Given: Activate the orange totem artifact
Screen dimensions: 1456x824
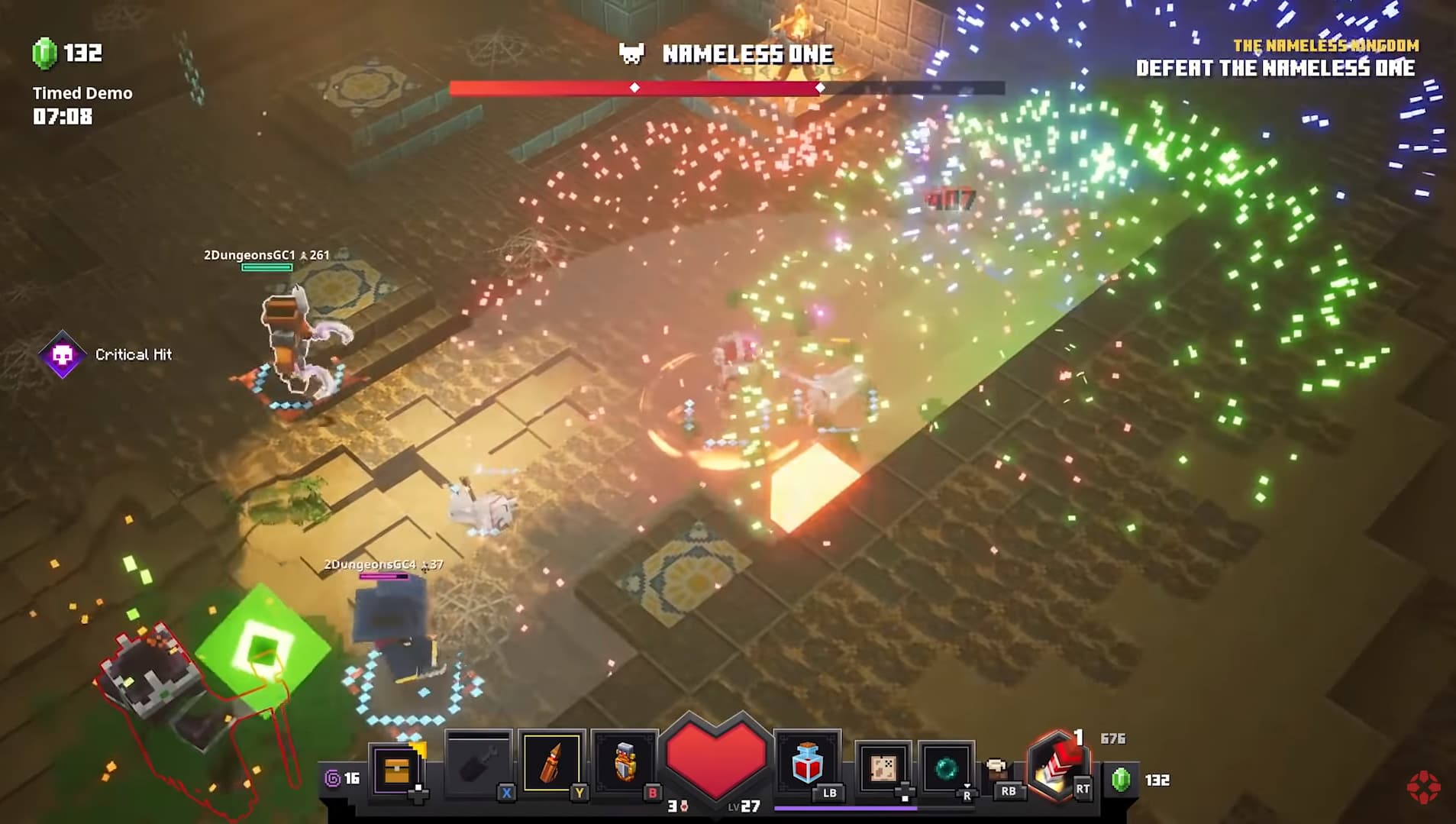Looking at the screenshot, I should [625, 764].
